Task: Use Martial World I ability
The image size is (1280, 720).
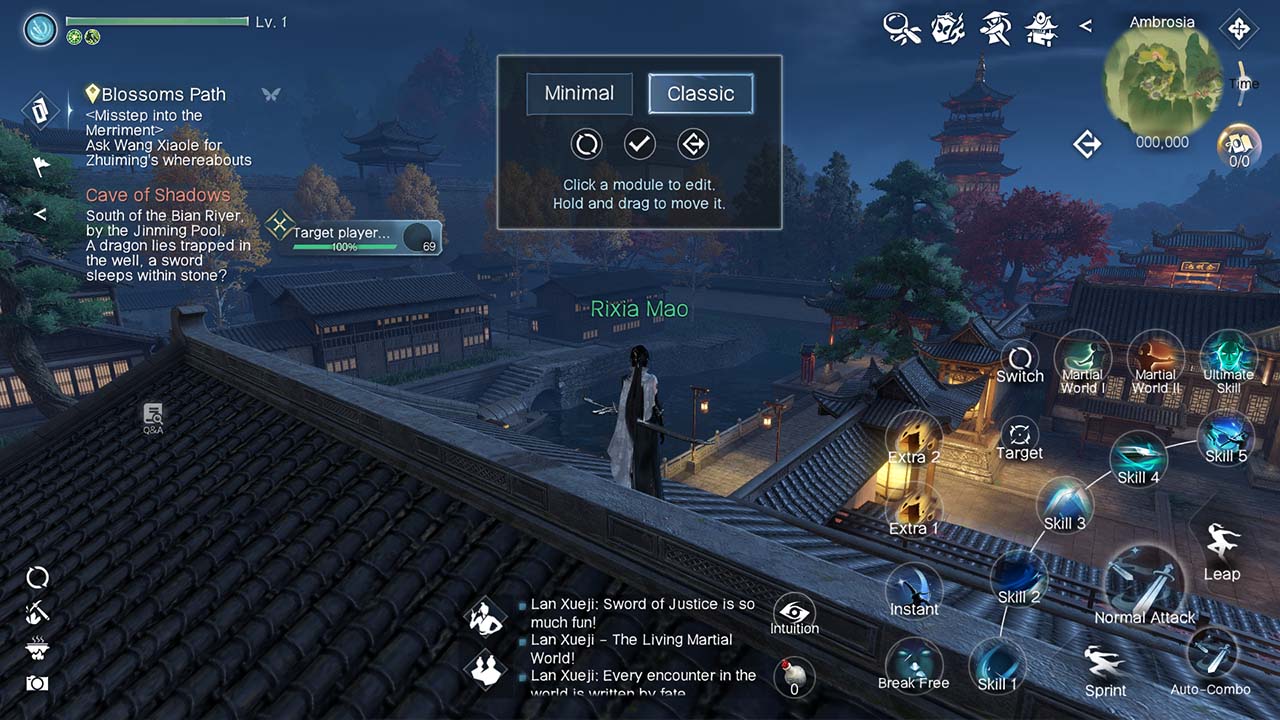Action: (x=1083, y=360)
